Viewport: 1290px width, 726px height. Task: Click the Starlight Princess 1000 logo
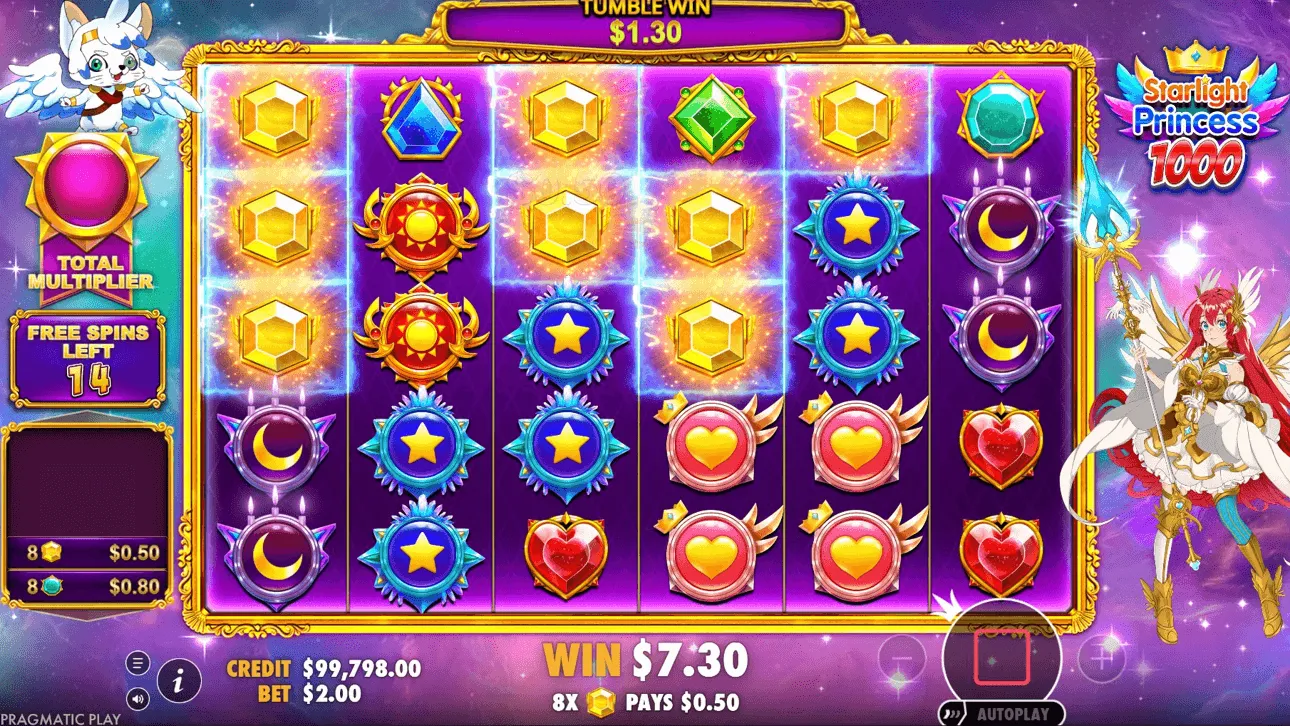click(x=1198, y=120)
